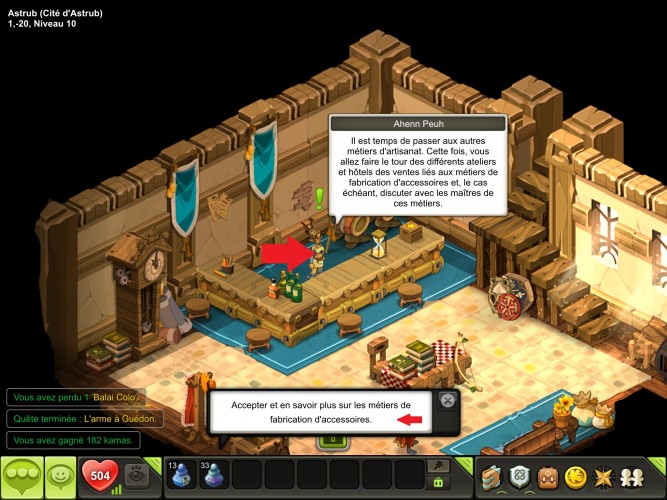The image size is (667, 500).
Task: Click the wrench icon above the lock
Action: click(x=436, y=466)
